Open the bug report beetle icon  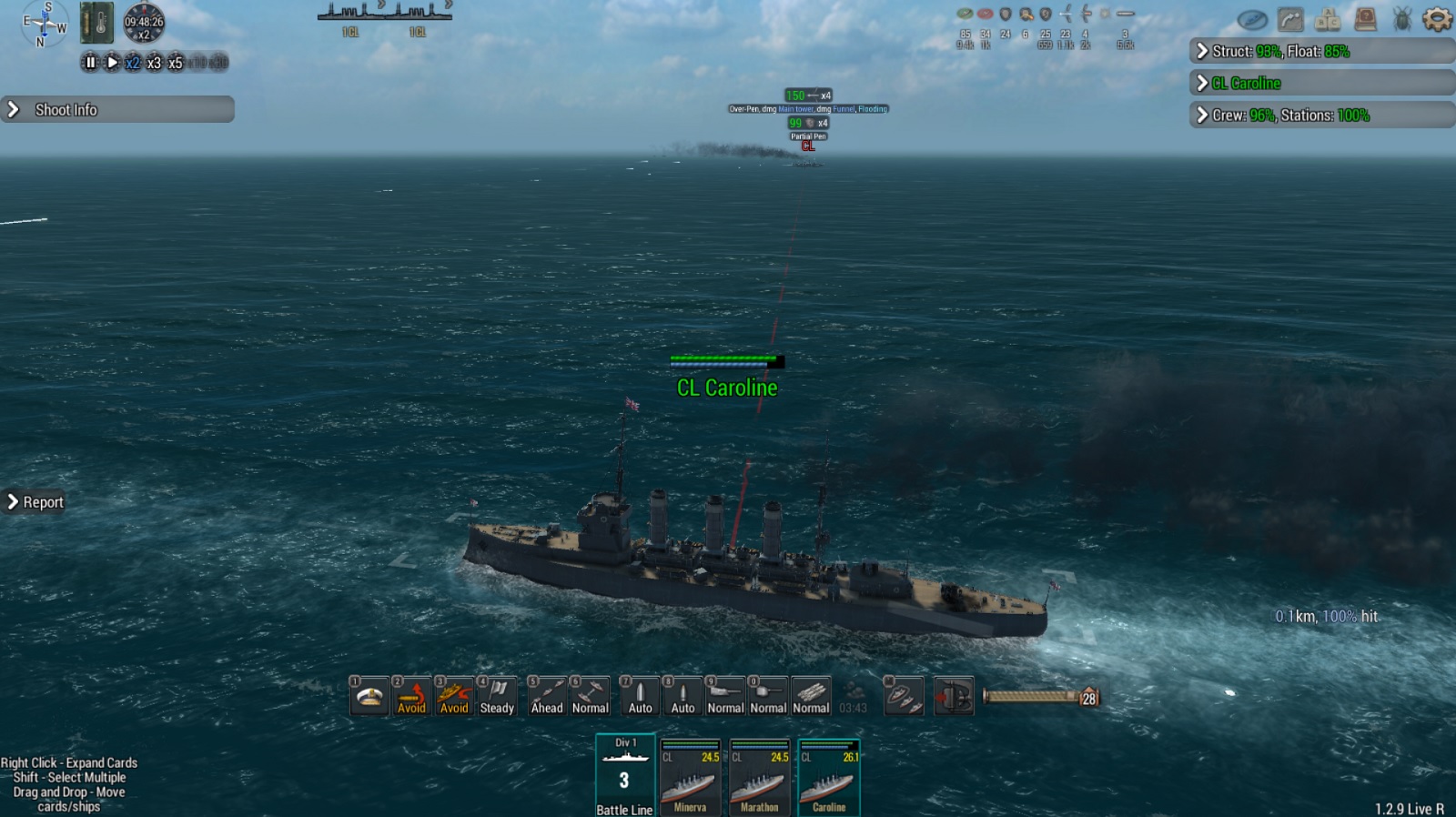[1402, 19]
